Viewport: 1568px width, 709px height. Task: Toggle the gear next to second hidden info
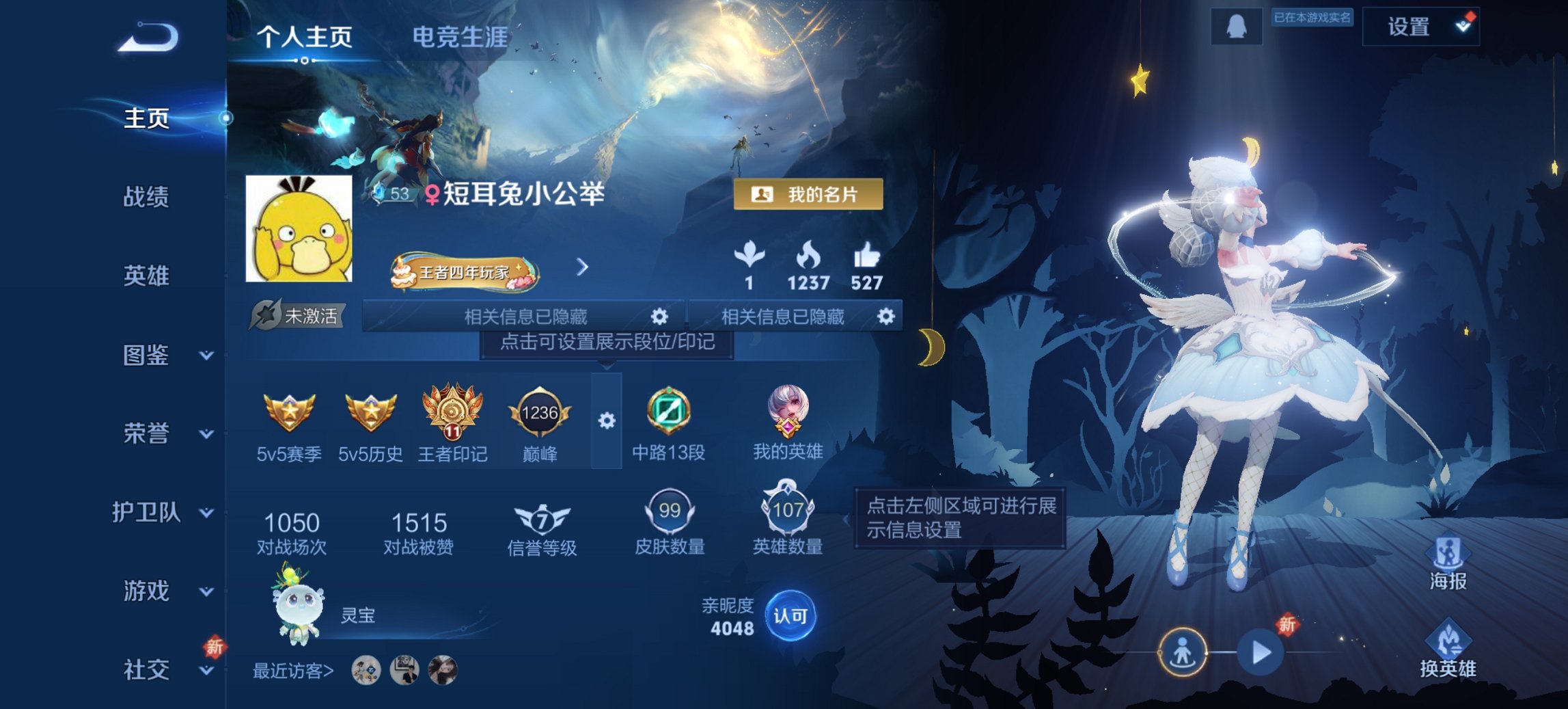point(885,317)
